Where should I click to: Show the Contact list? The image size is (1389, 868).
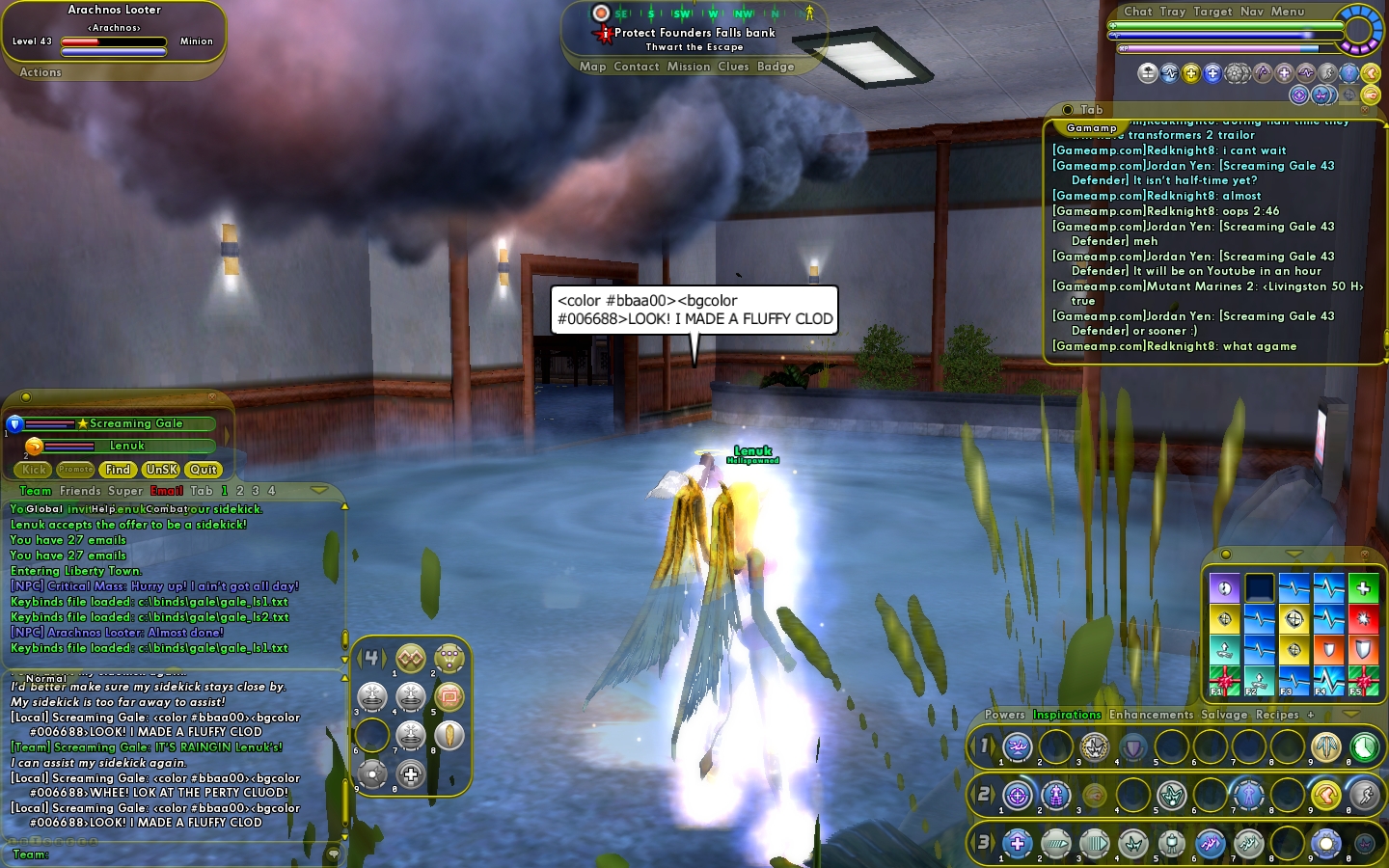coord(636,67)
